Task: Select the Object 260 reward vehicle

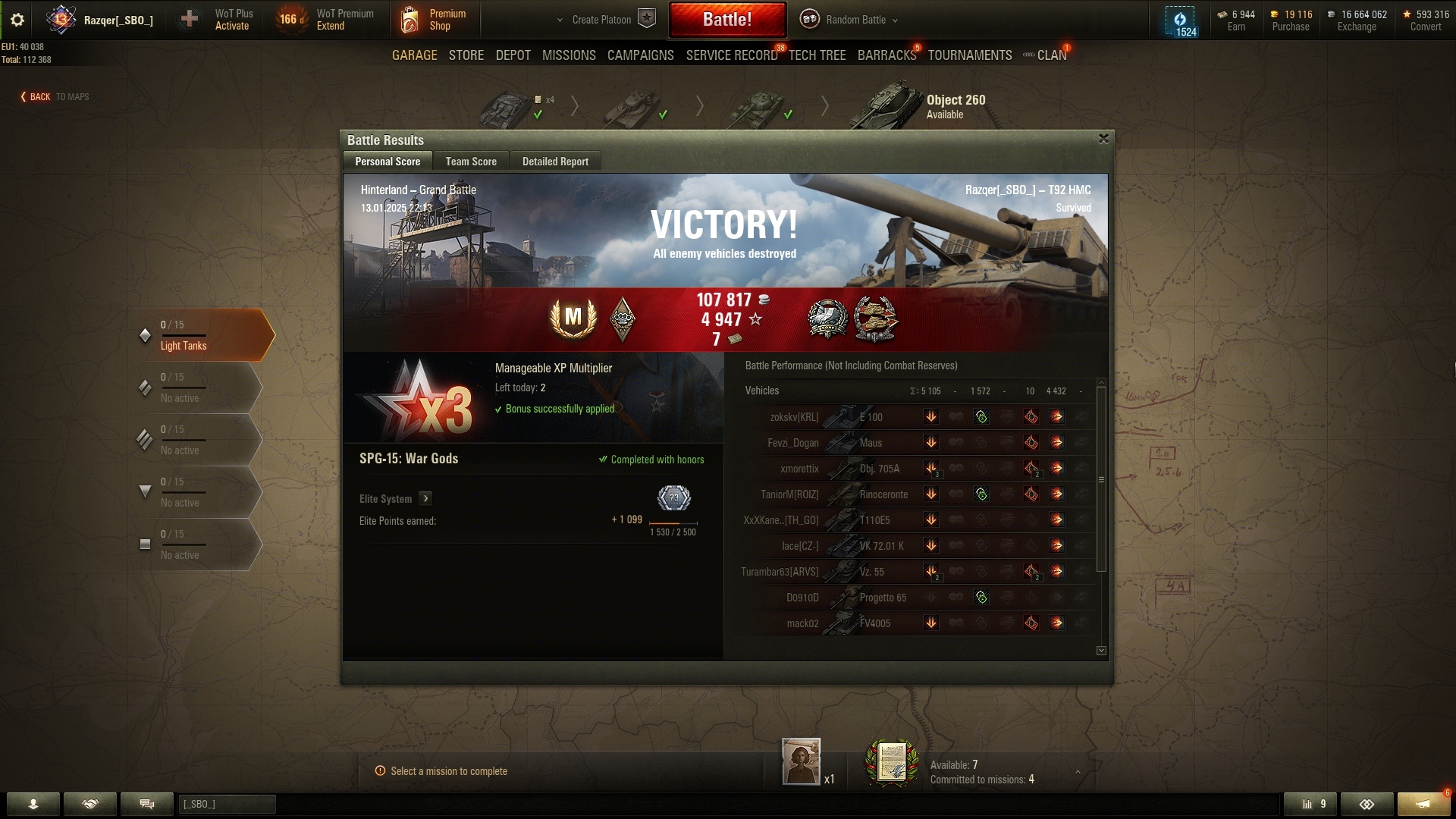Action: coord(916,106)
